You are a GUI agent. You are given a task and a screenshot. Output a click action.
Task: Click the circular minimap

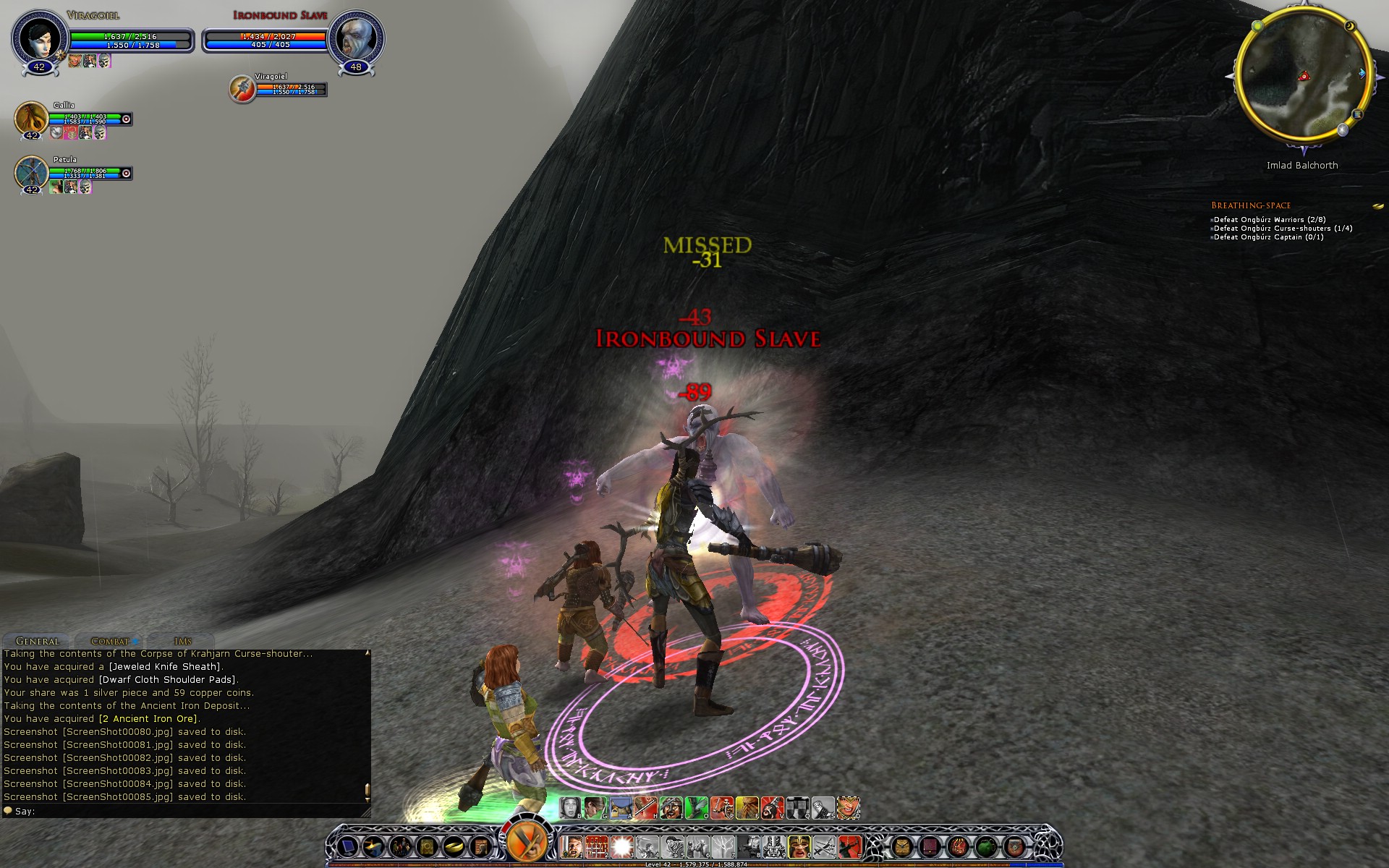pyautogui.click(x=1303, y=78)
